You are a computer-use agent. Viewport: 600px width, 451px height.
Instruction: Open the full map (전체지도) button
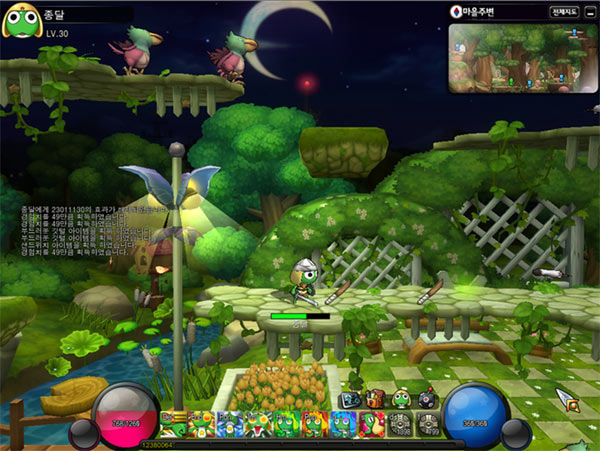pyautogui.click(x=563, y=12)
